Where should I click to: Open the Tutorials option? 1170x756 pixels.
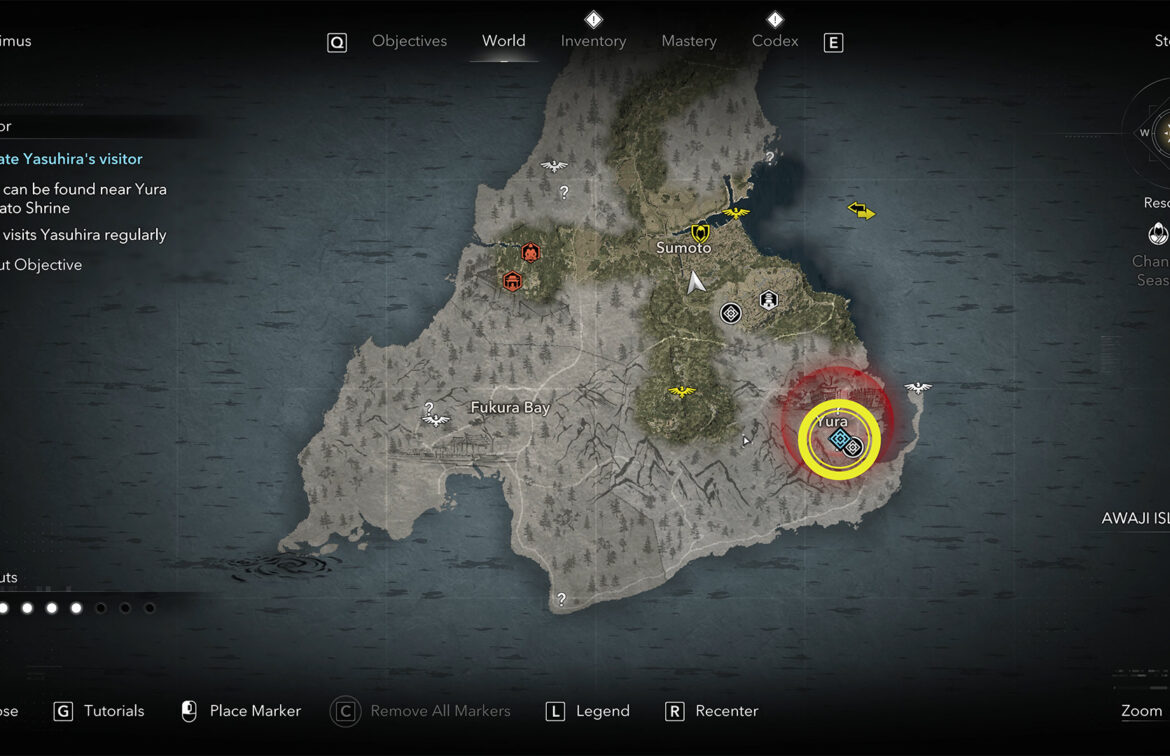click(x=113, y=711)
